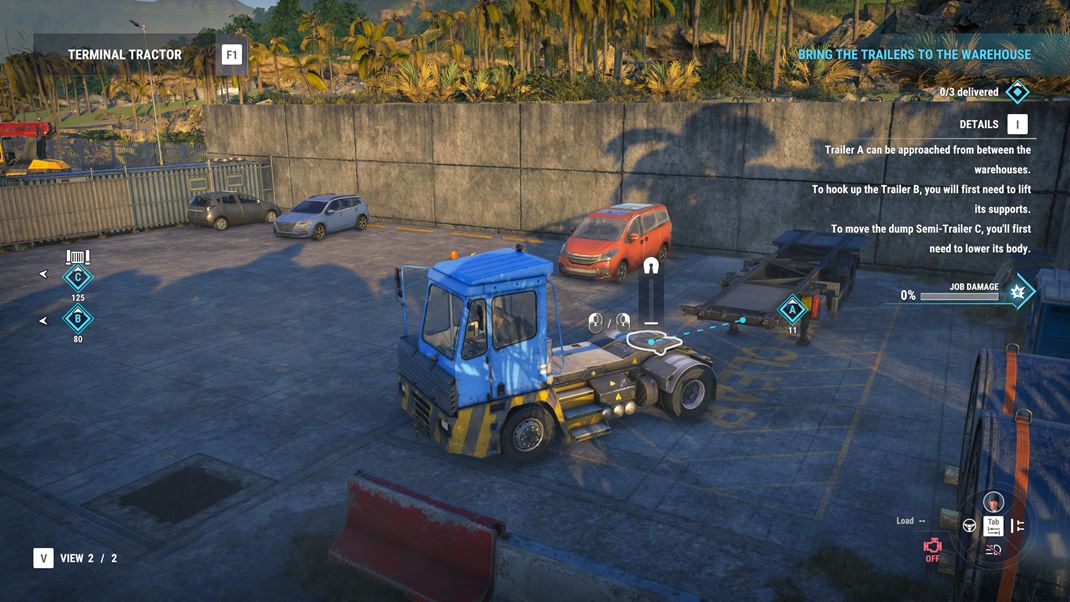
Task: Select the trailer C waypoint marker
Action: pos(78,277)
